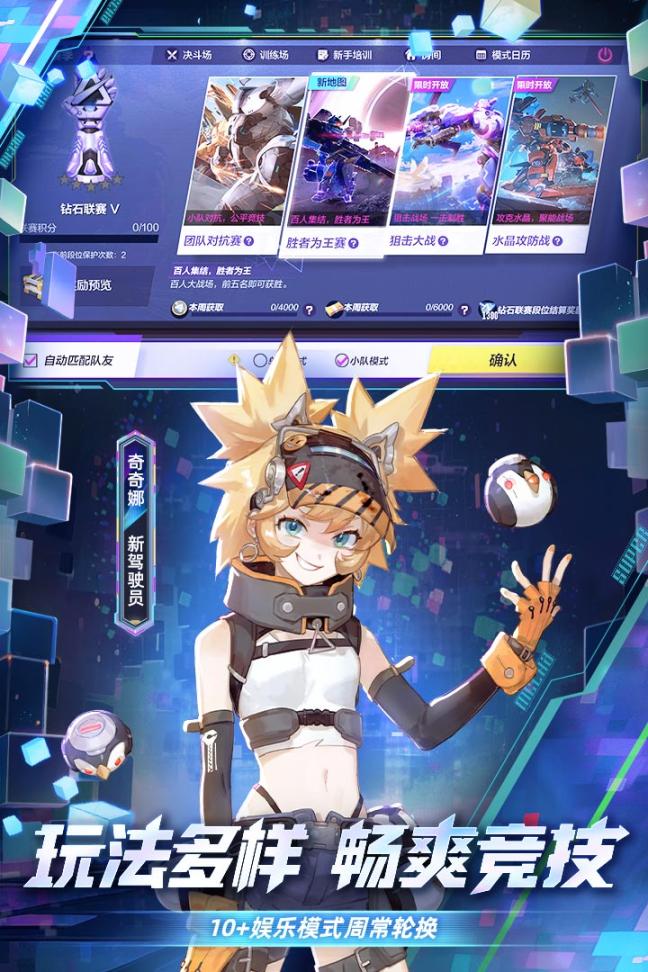The height and width of the screenshot is (972, 648).
Task: Open help for 团队对抗赛 mode
Action: point(248,241)
